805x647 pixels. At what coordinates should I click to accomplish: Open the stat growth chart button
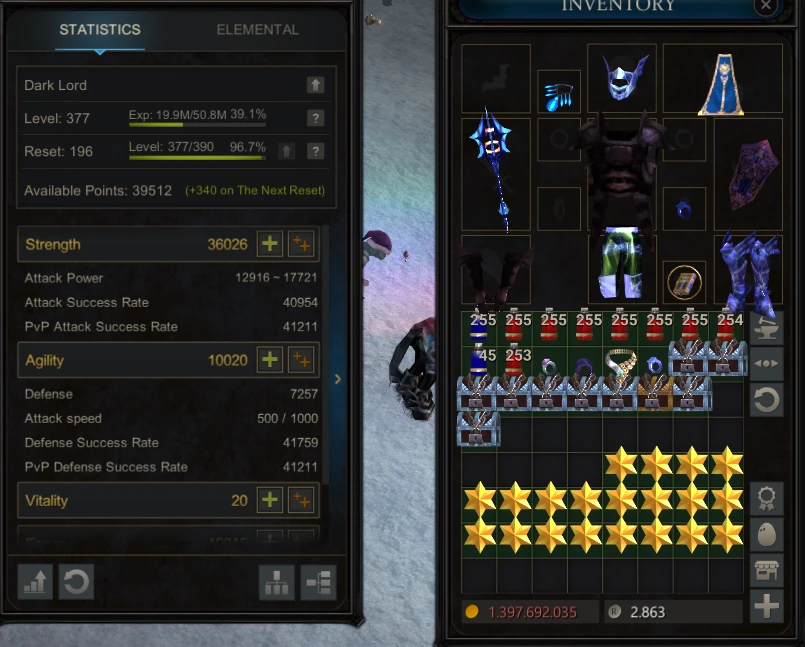[35, 582]
